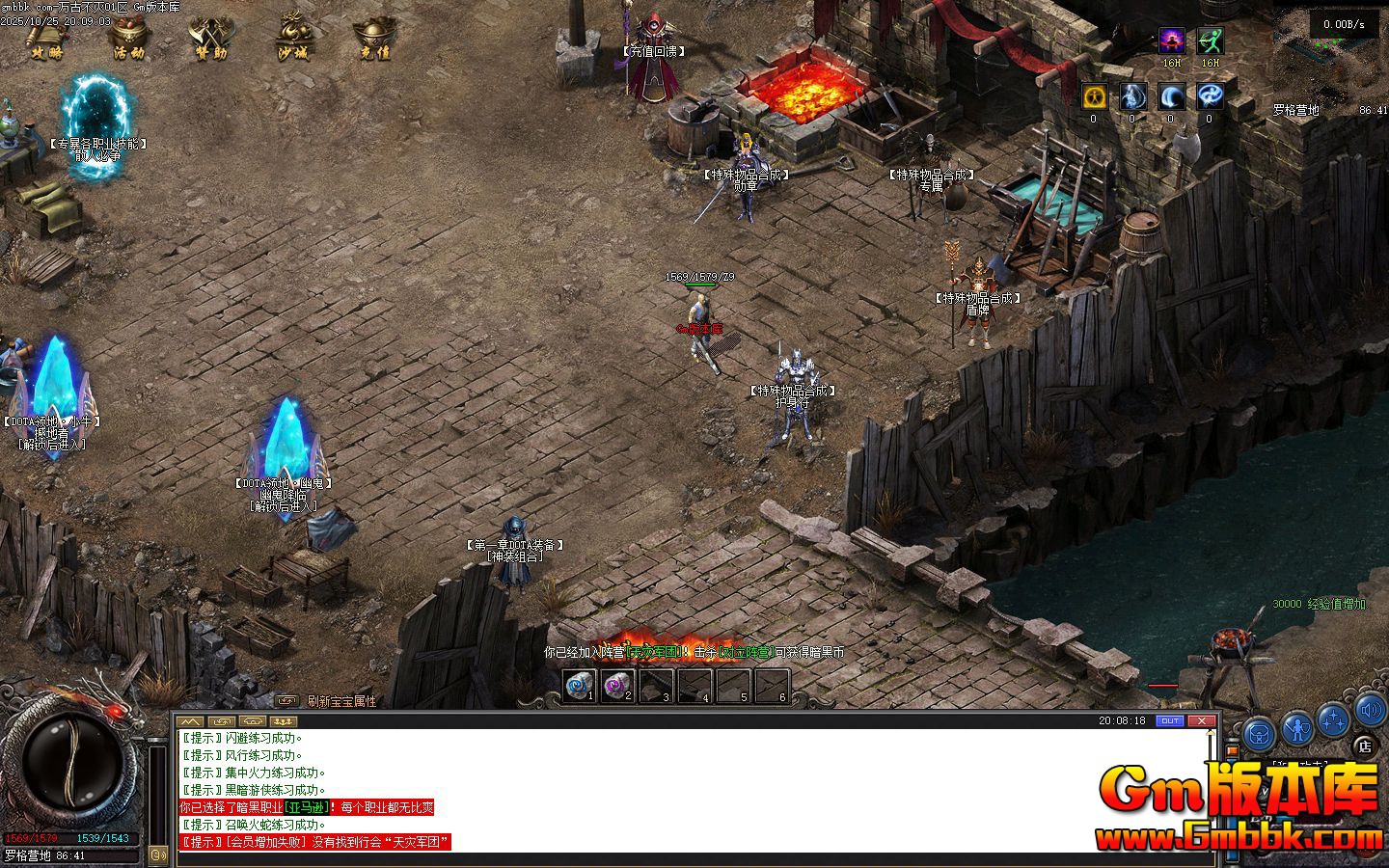Image resolution: width=1389 pixels, height=868 pixels.
Task: Open the 攻略 guide menu
Action: (x=45, y=39)
